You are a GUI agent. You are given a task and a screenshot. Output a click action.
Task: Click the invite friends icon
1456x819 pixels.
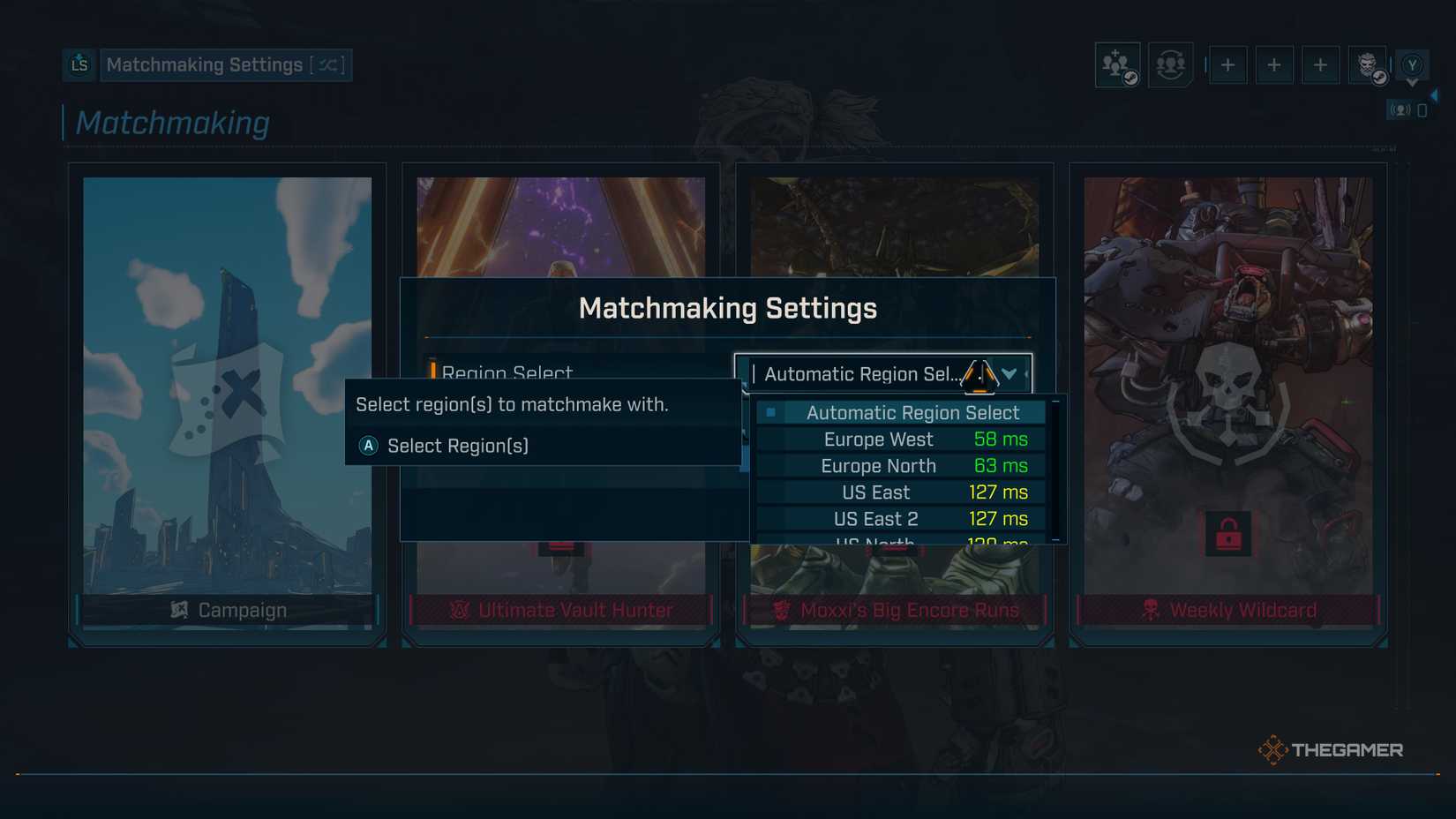(x=1116, y=64)
